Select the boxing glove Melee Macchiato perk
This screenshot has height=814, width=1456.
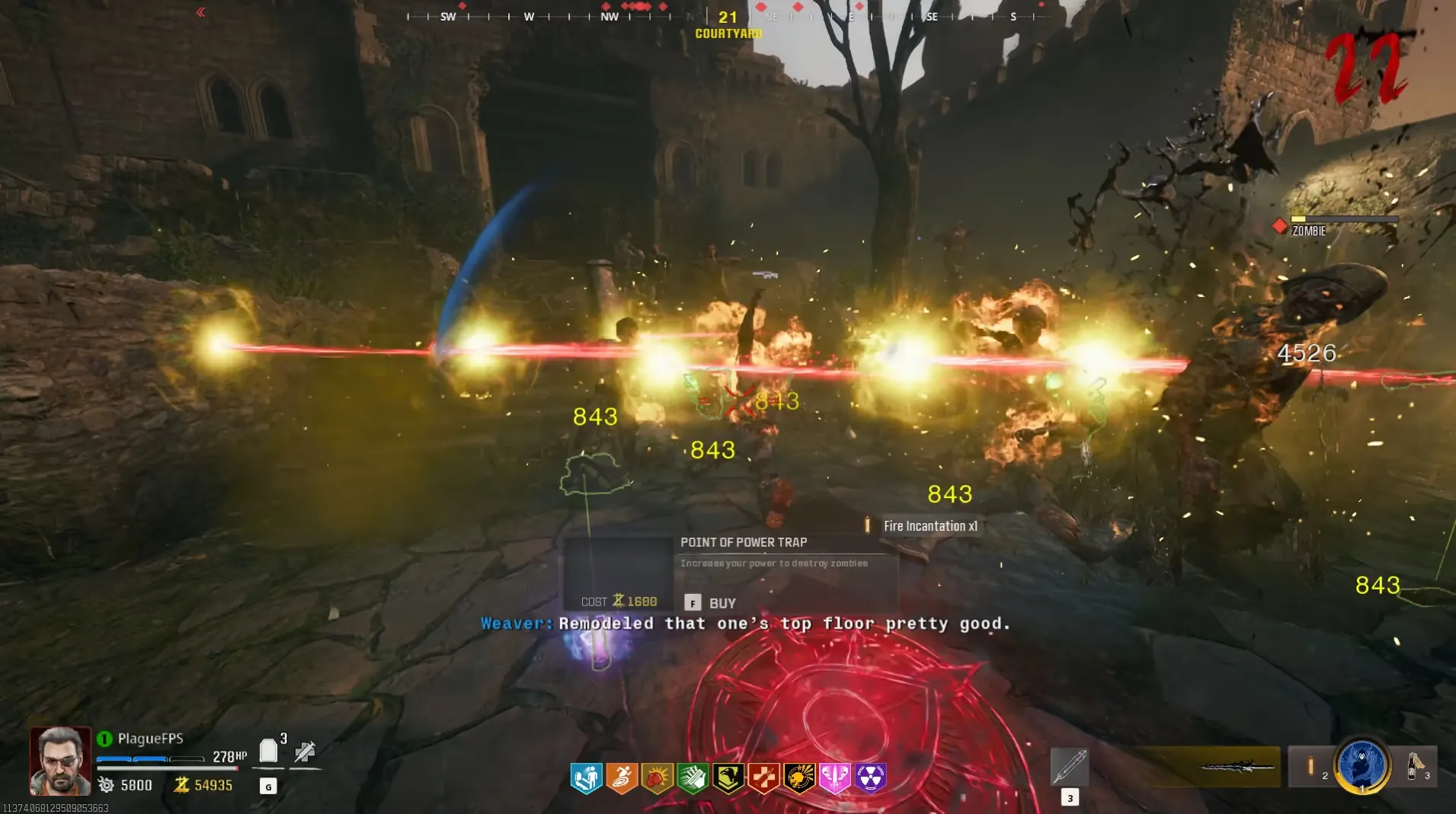click(657, 778)
